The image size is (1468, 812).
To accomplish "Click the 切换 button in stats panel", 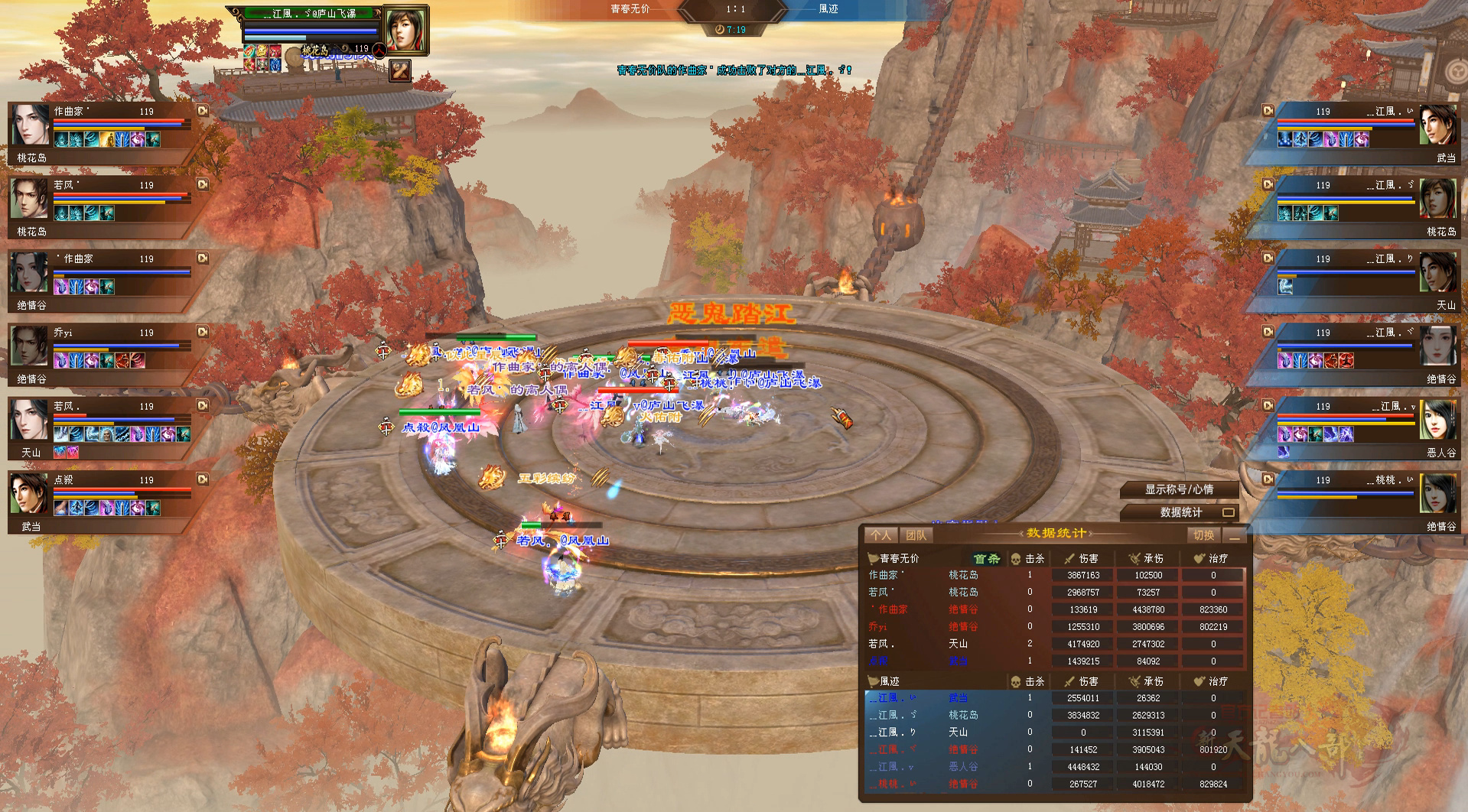I will pos(1203,535).
